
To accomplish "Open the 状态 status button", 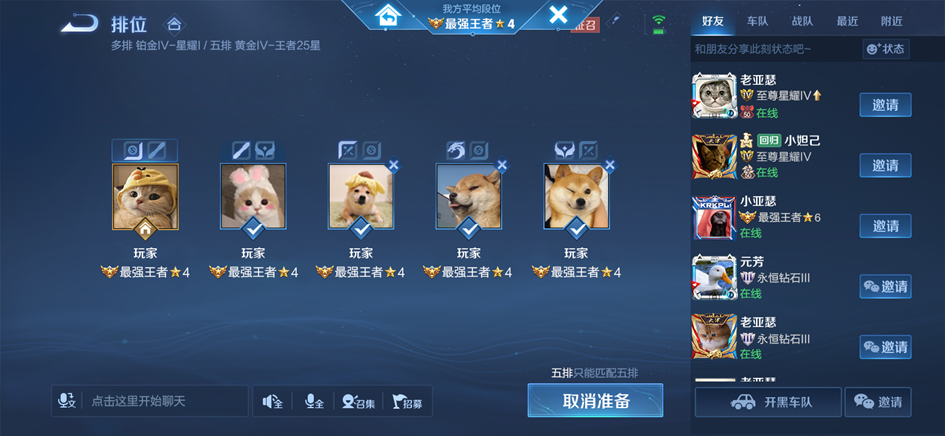I will [x=886, y=49].
